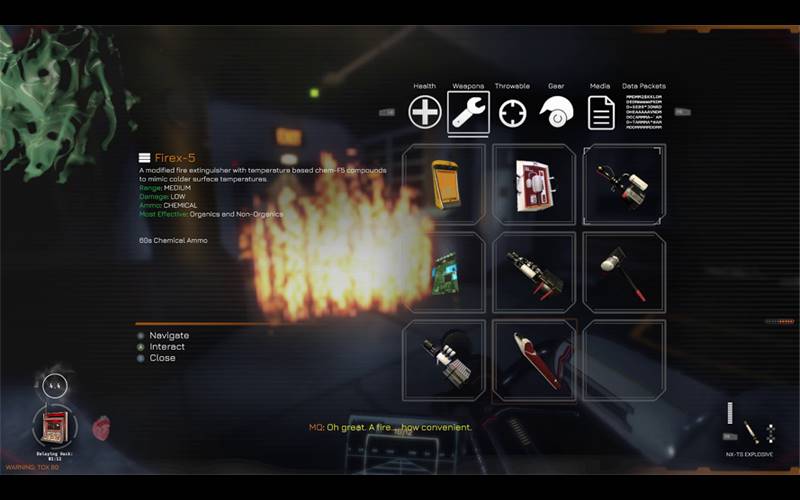Select the red-handled hammer slot

624,272
